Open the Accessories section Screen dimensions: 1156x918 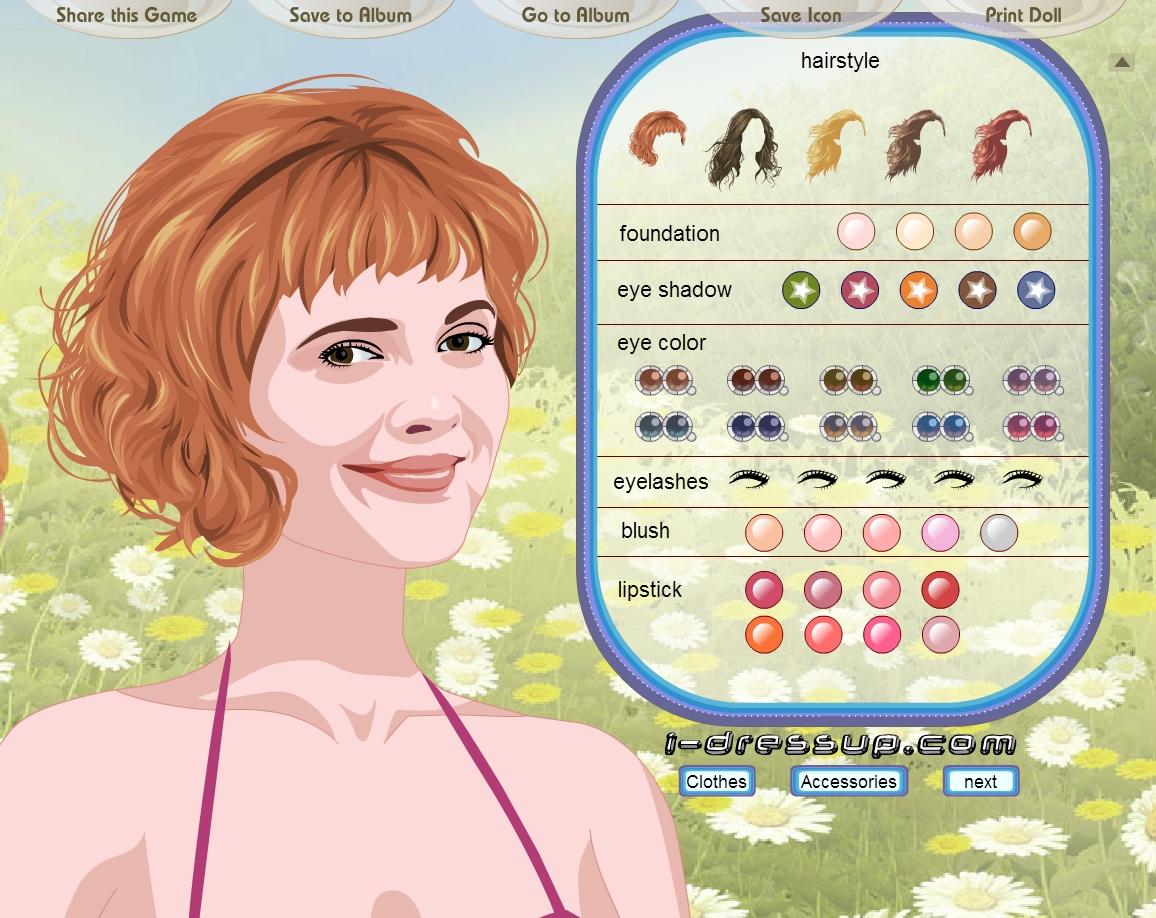point(848,781)
